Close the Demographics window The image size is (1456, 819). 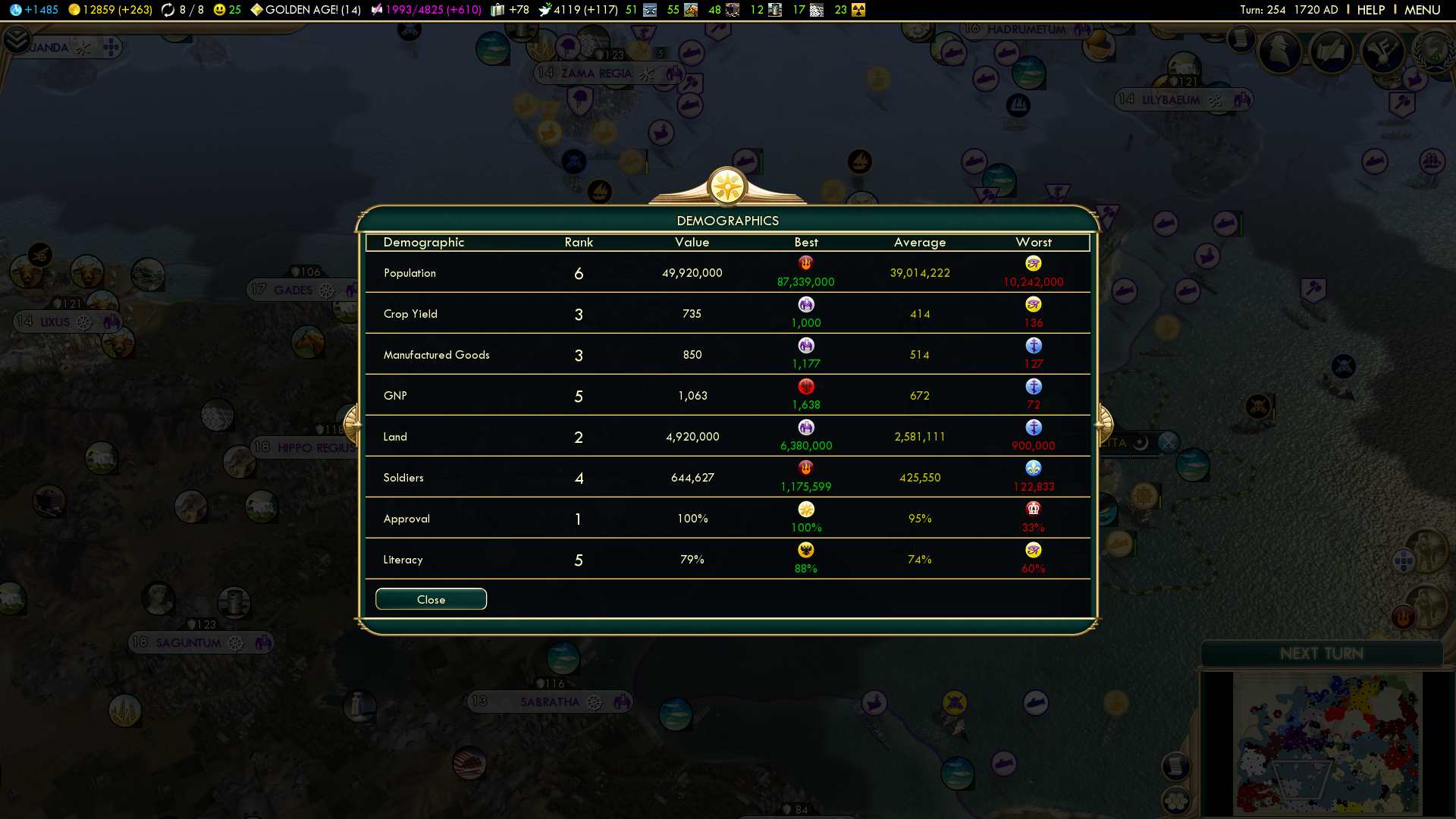[x=431, y=599]
